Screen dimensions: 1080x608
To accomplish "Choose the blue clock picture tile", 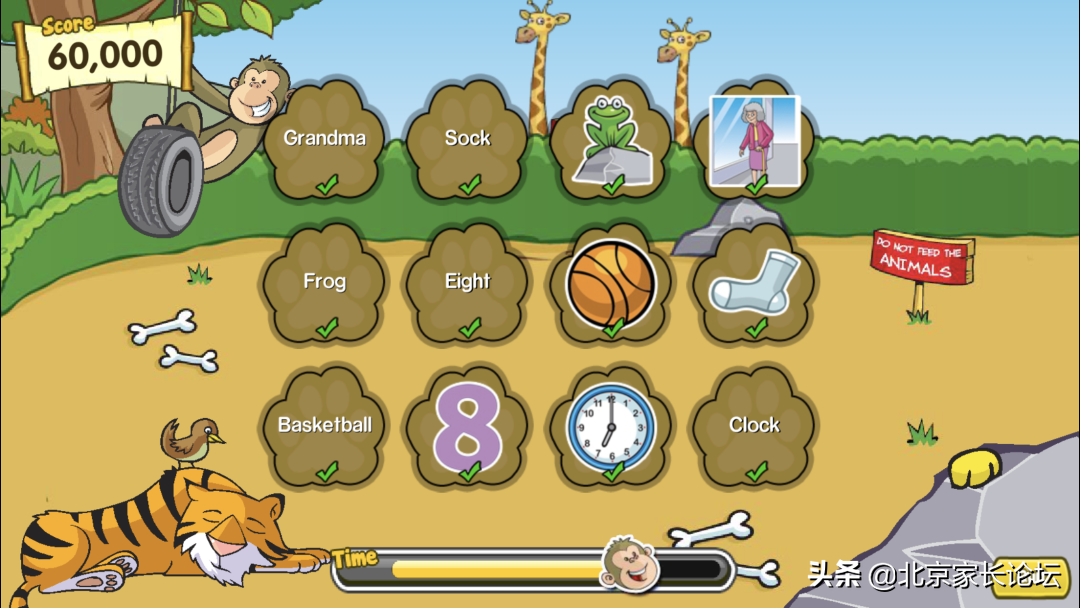I will [x=611, y=428].
